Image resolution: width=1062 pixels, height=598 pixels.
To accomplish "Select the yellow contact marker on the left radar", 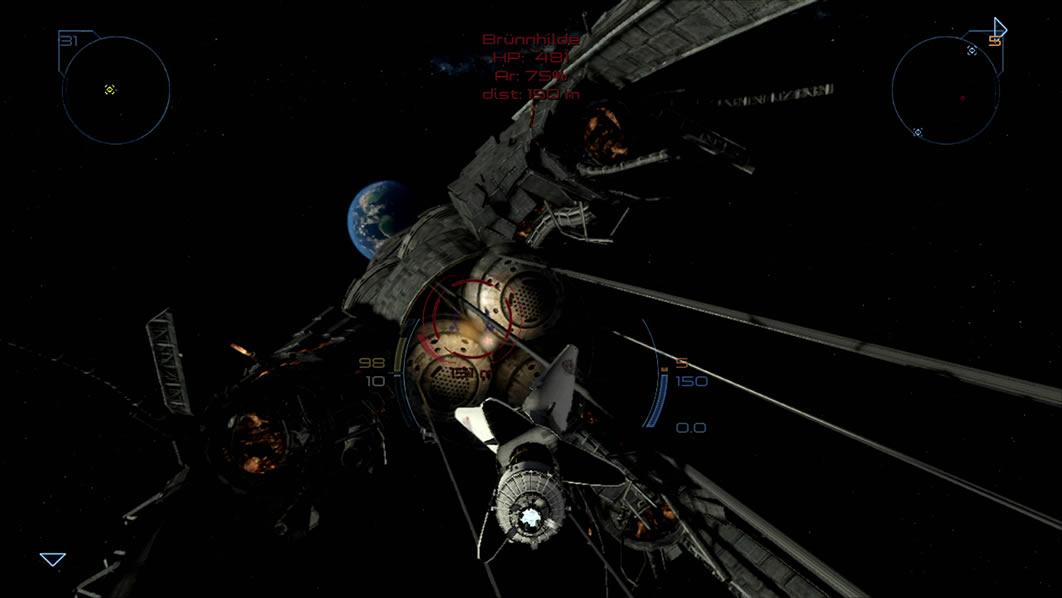I will coord(110,90).
